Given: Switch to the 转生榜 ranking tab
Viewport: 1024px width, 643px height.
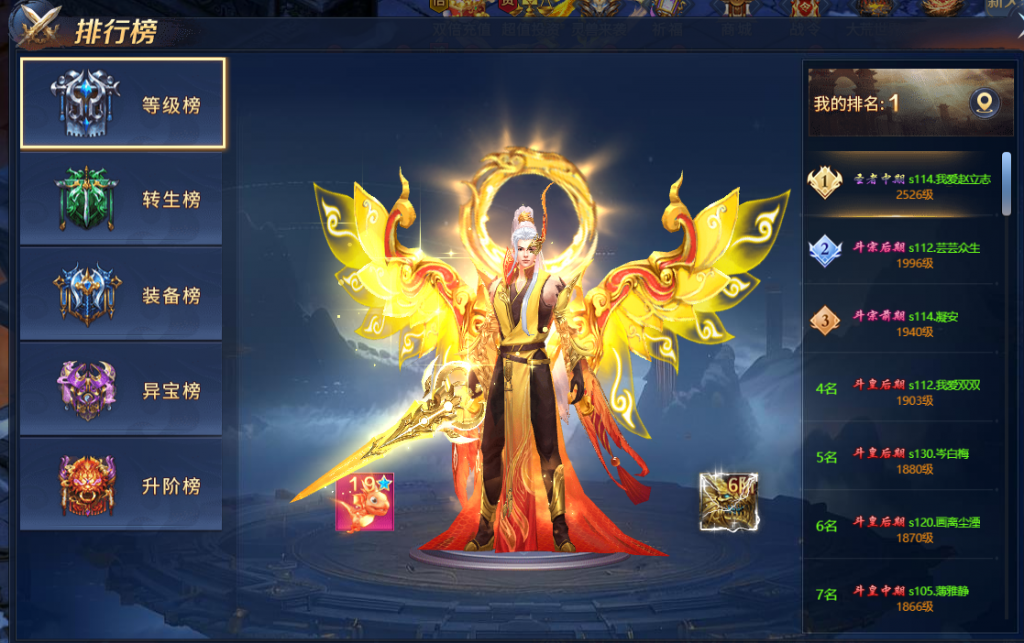Looking at the screenshot, I should [x=122, y=199].
